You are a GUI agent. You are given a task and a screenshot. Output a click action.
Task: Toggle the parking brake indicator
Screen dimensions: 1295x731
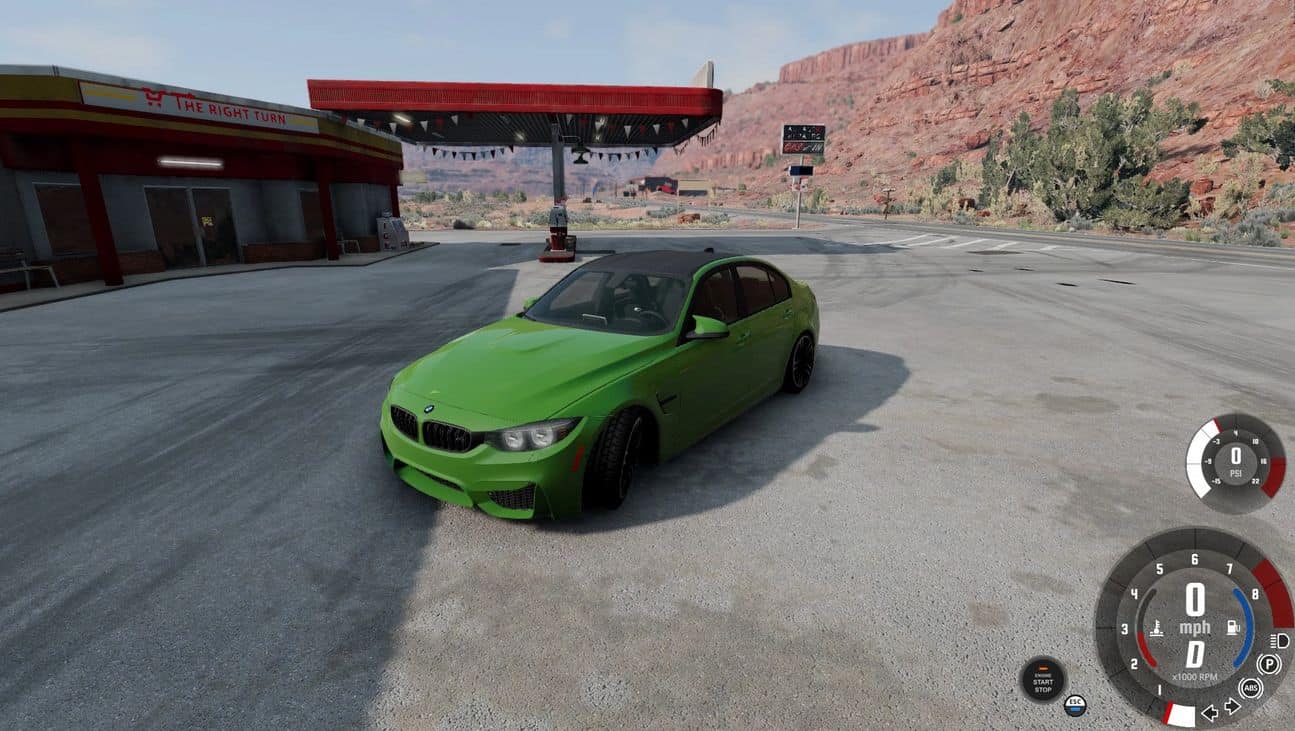(x=1269, y=664)
